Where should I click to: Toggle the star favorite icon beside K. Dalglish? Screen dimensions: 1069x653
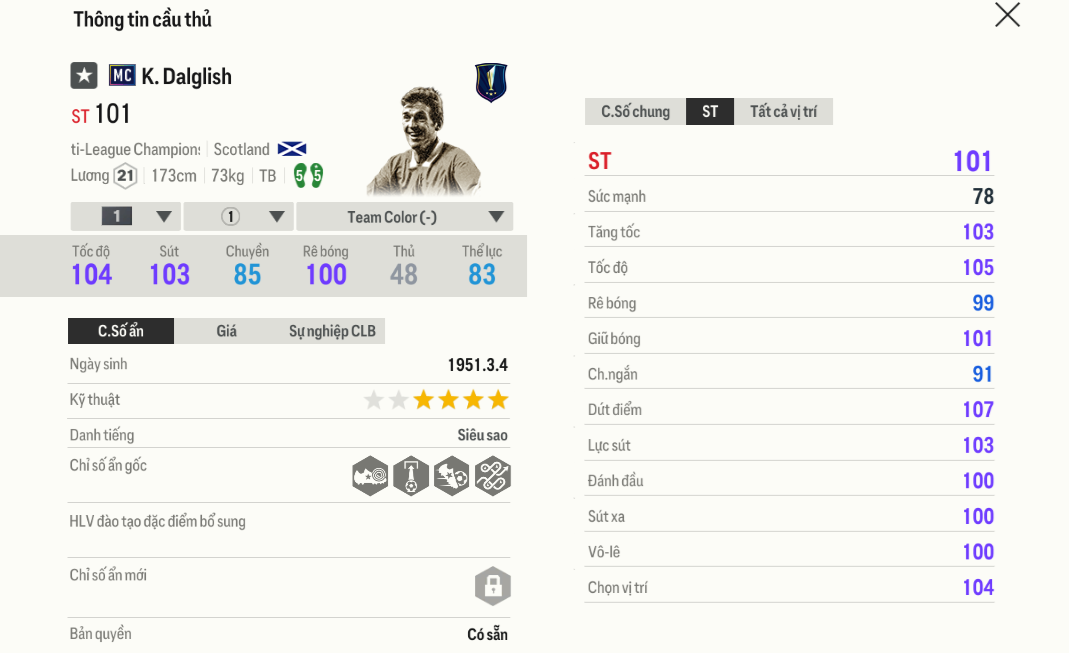tap(84, 76)
